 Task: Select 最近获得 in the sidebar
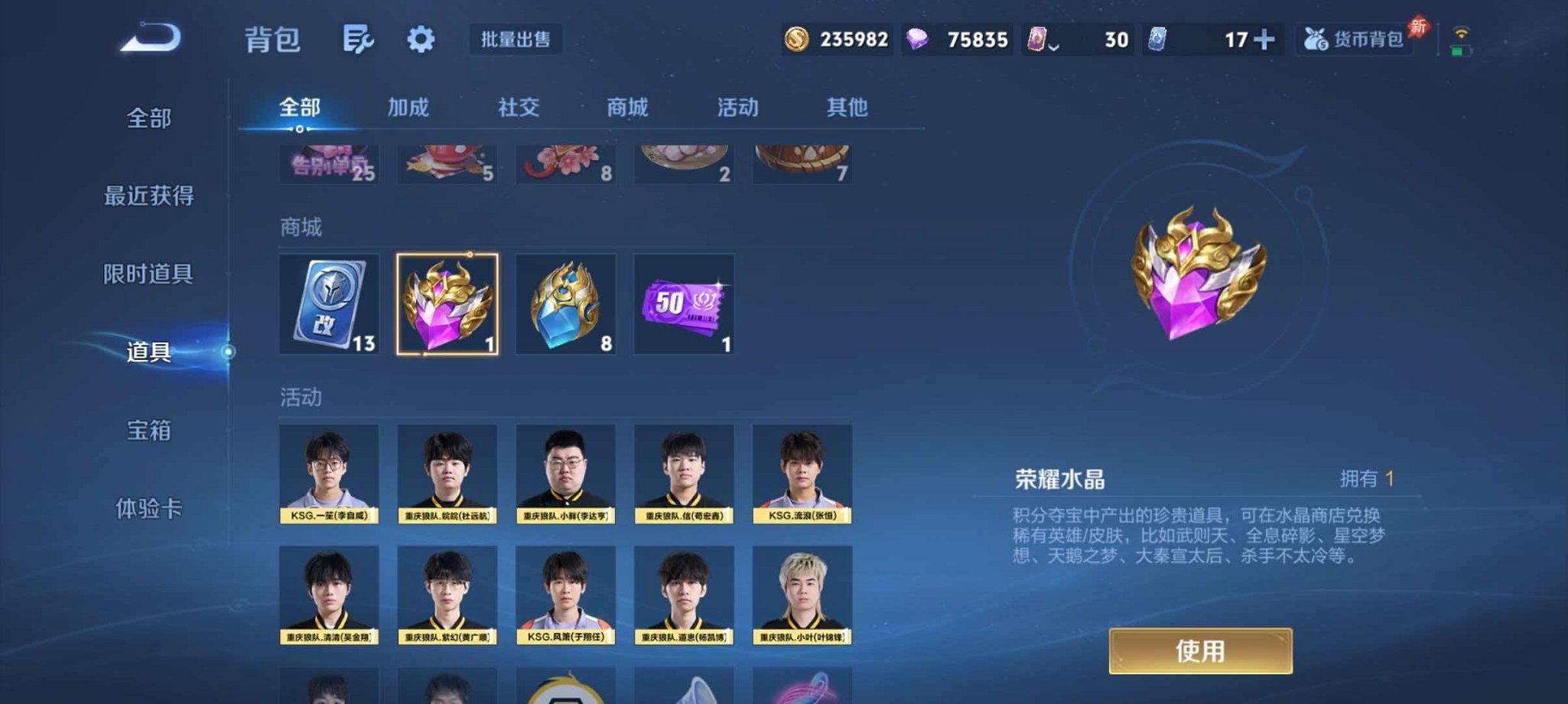coord(151,197)
